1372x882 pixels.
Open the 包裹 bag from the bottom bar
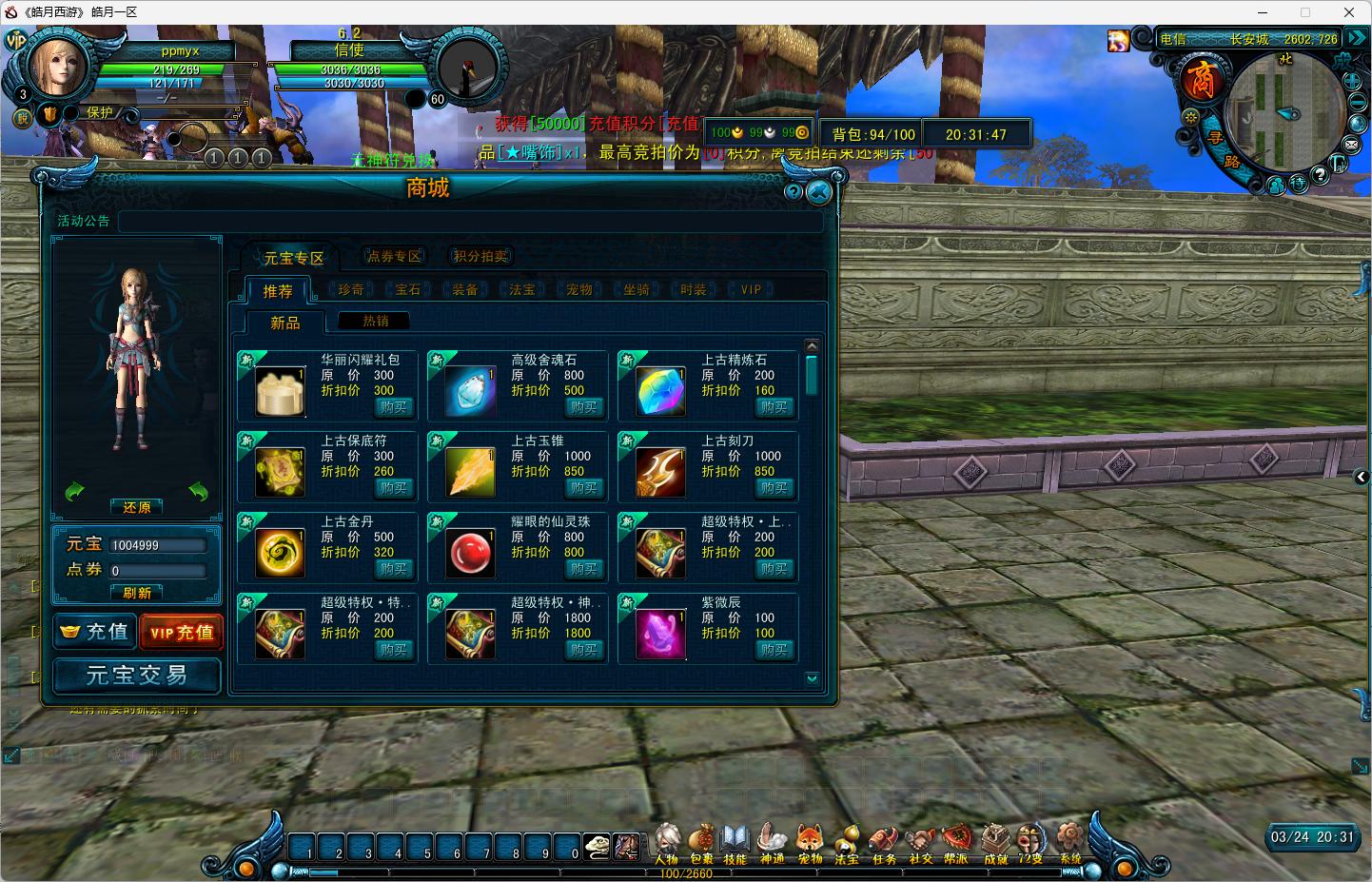701,843
